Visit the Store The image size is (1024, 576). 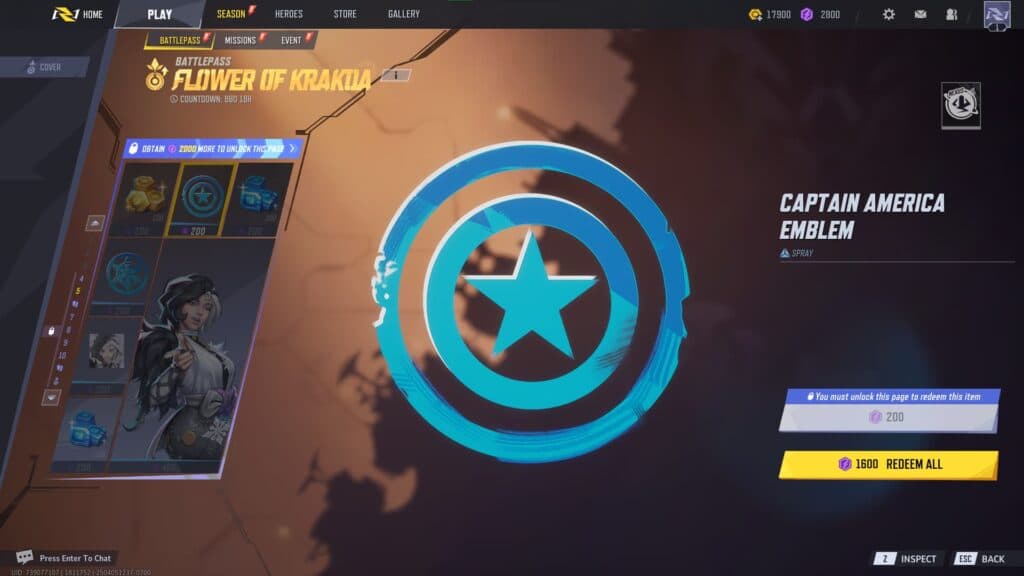pos(344,14)
